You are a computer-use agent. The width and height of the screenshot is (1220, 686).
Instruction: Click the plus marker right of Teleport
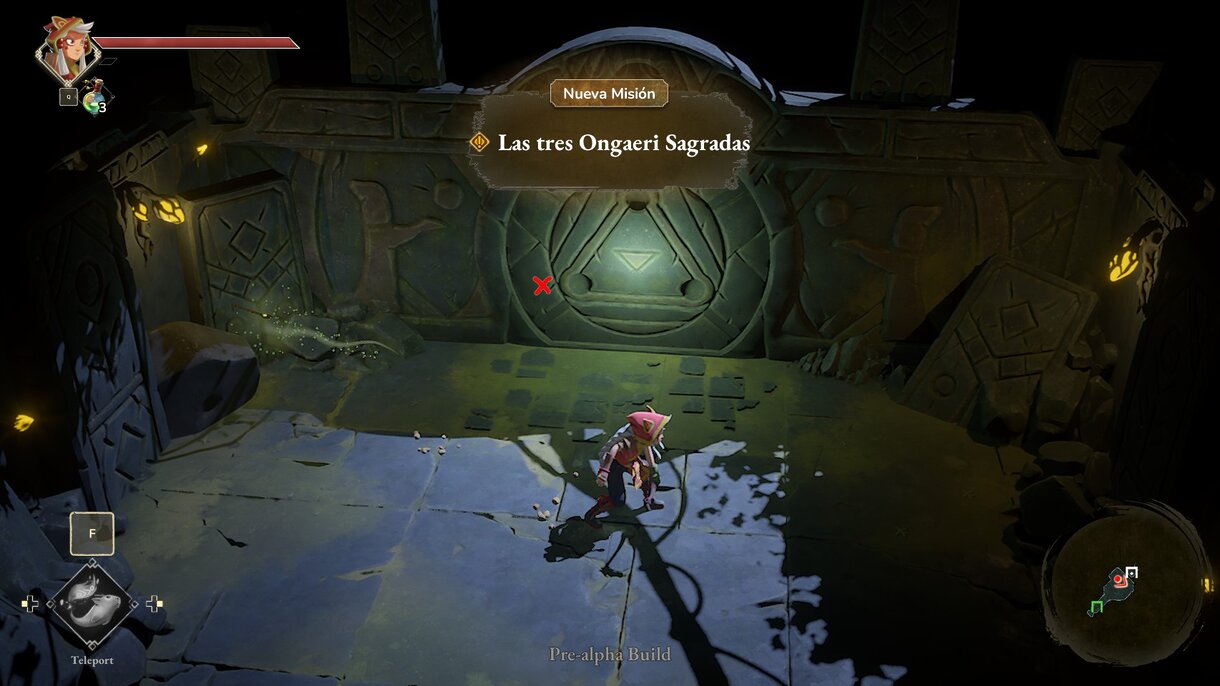click(154, 603)
